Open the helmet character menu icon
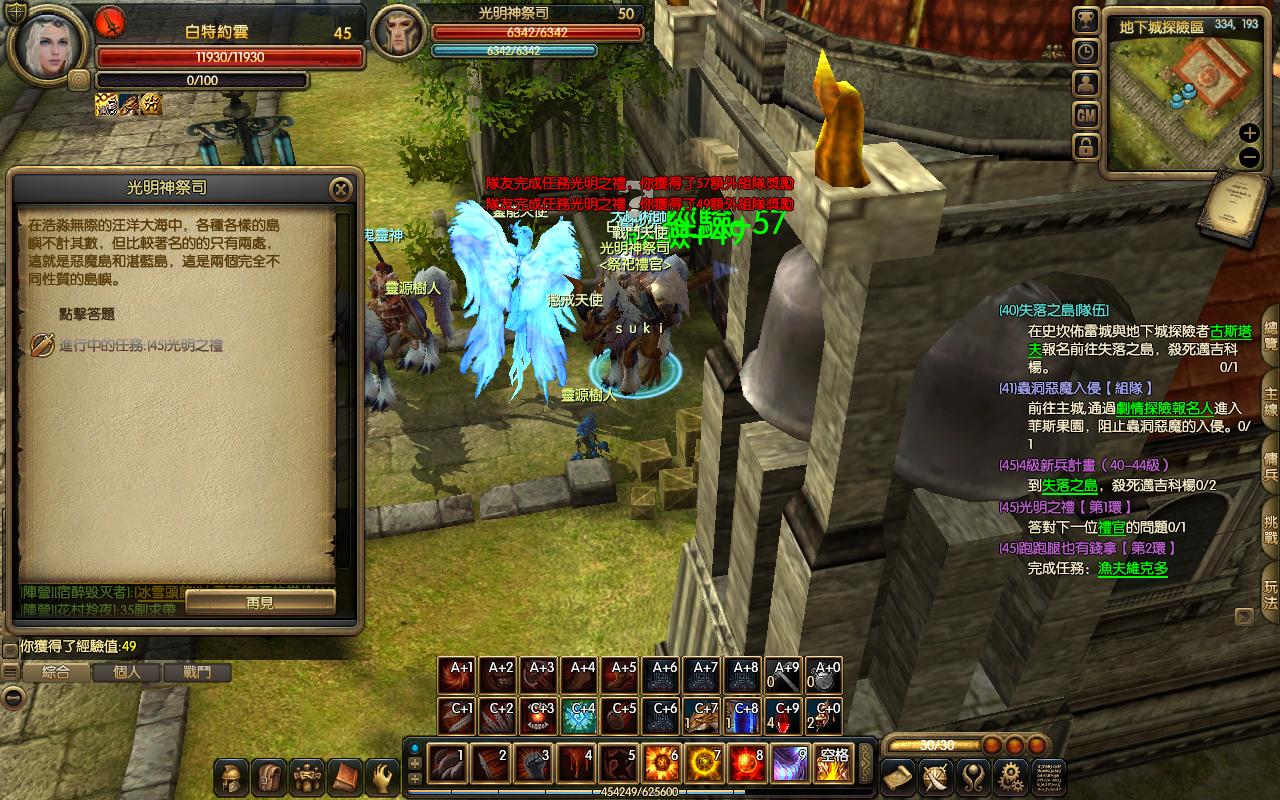Image resolution: width=1280 pixels, height=800 pixels. click(233, 777)
